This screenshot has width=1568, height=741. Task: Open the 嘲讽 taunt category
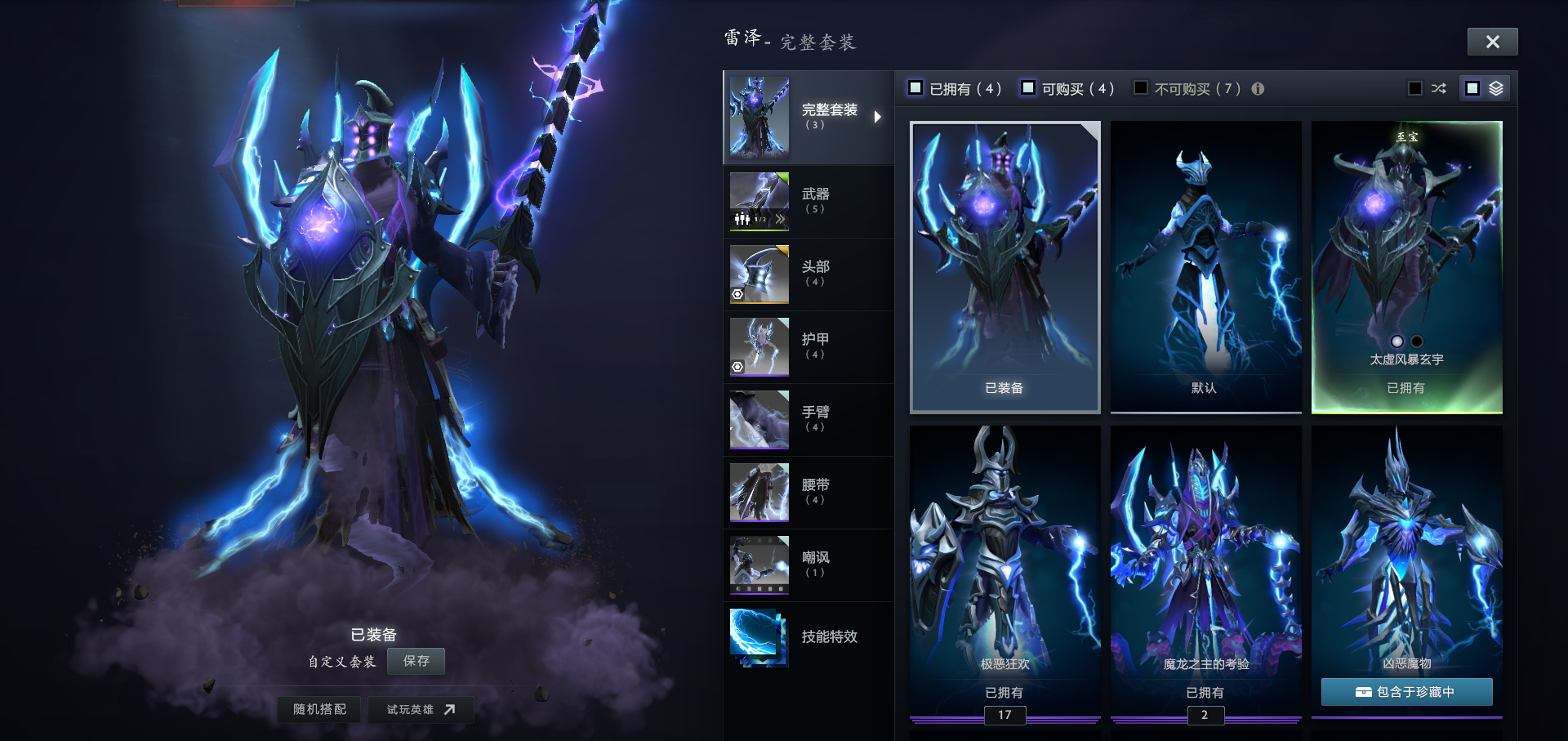(808, 565)
